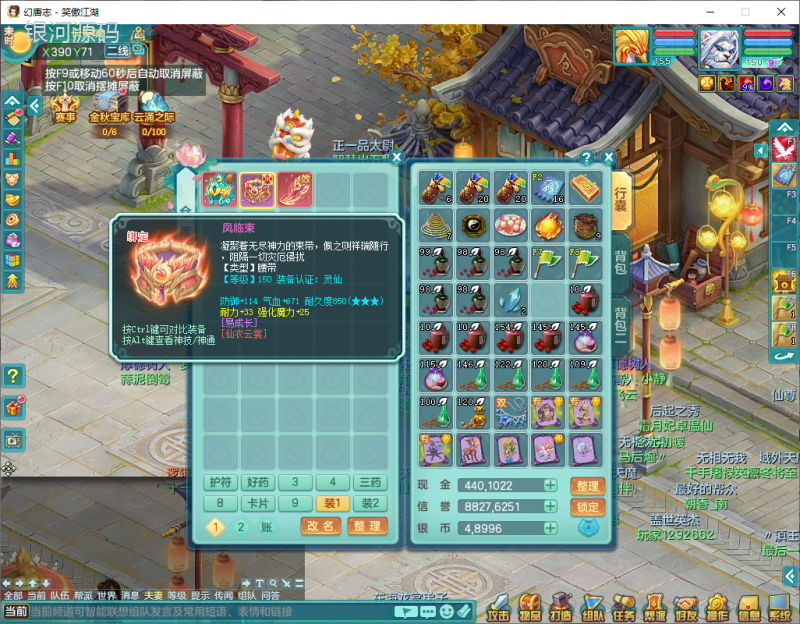Open the 攻击 (attack) menu button
Image resolution: width=800 pixels, height=624 pixels.
pyautogui.click(x=498, y=606)
